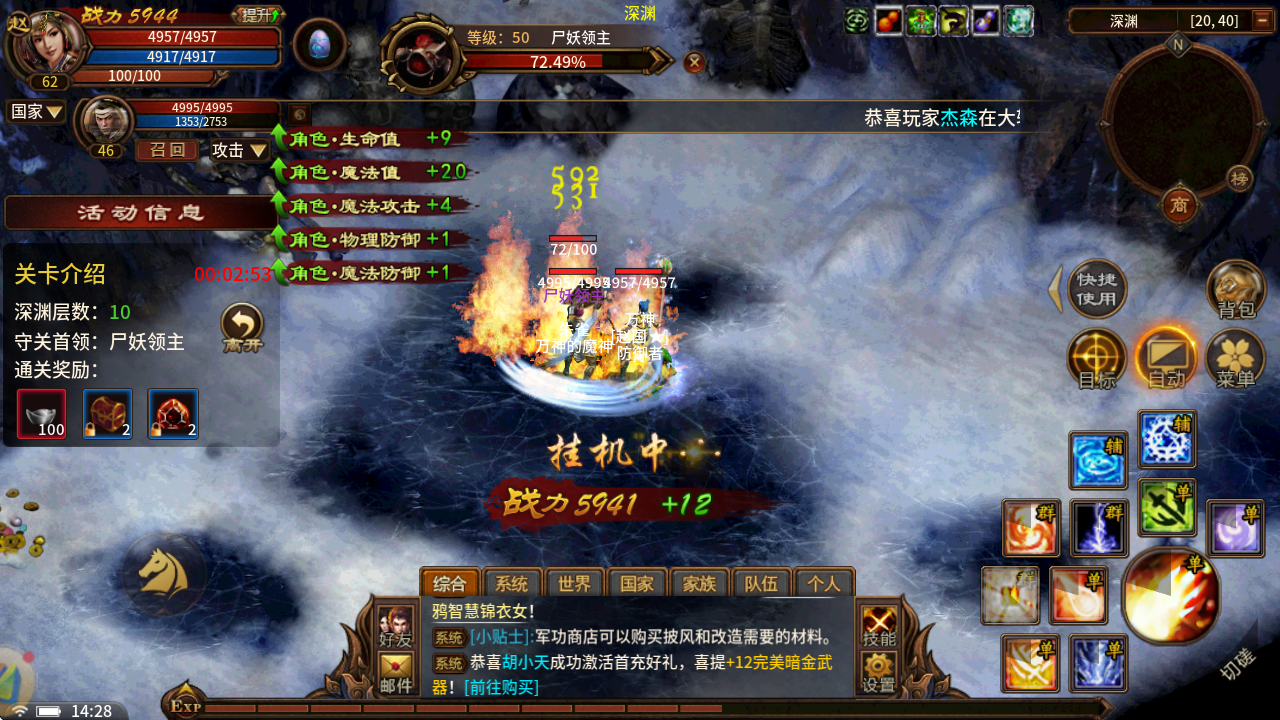This screenshot has height=720, width=1280.
Task: Switch to the 家族 chat tab
Action: (699, 584)
